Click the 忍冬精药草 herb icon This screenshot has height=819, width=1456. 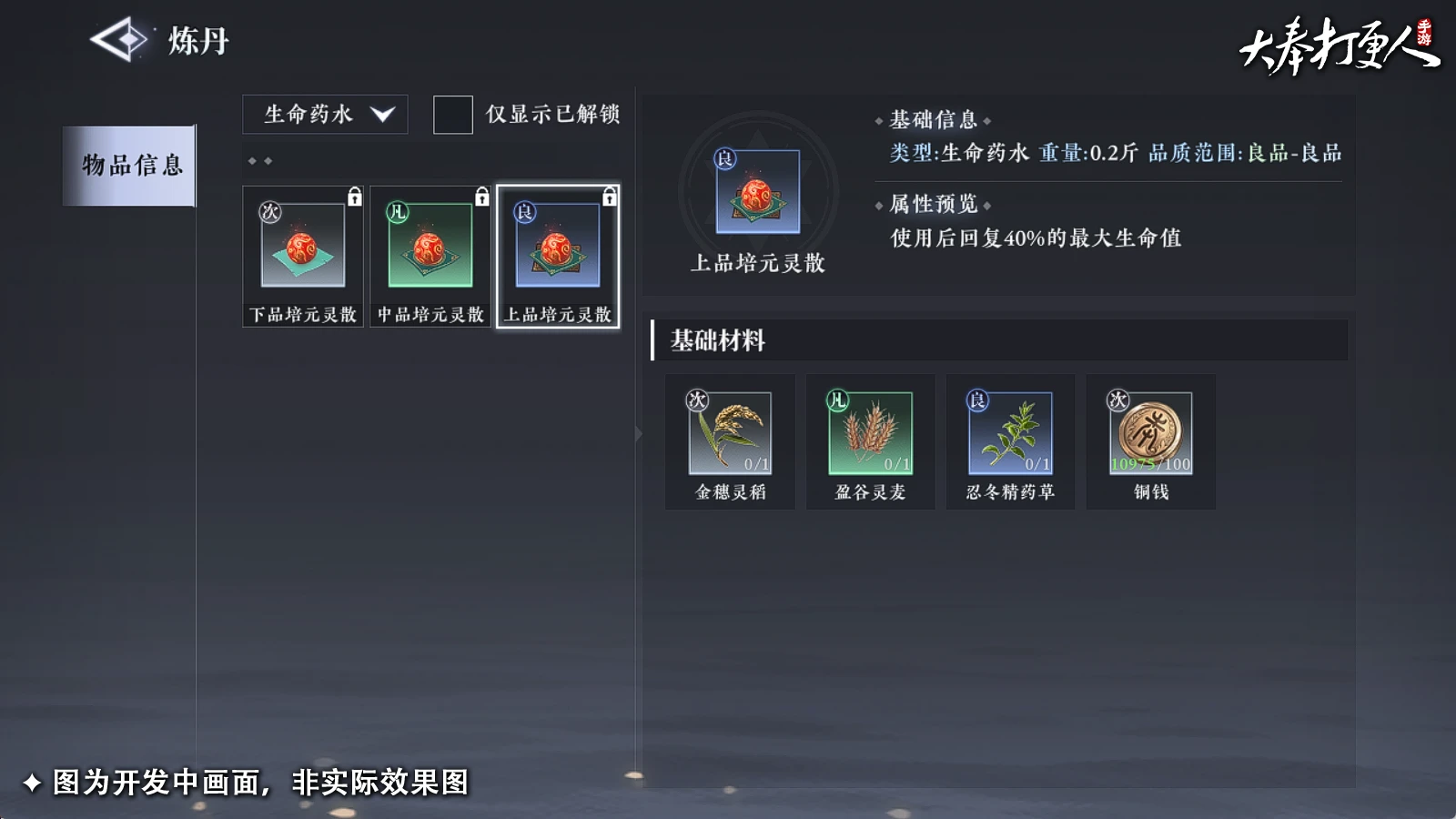click(1010, 434)
